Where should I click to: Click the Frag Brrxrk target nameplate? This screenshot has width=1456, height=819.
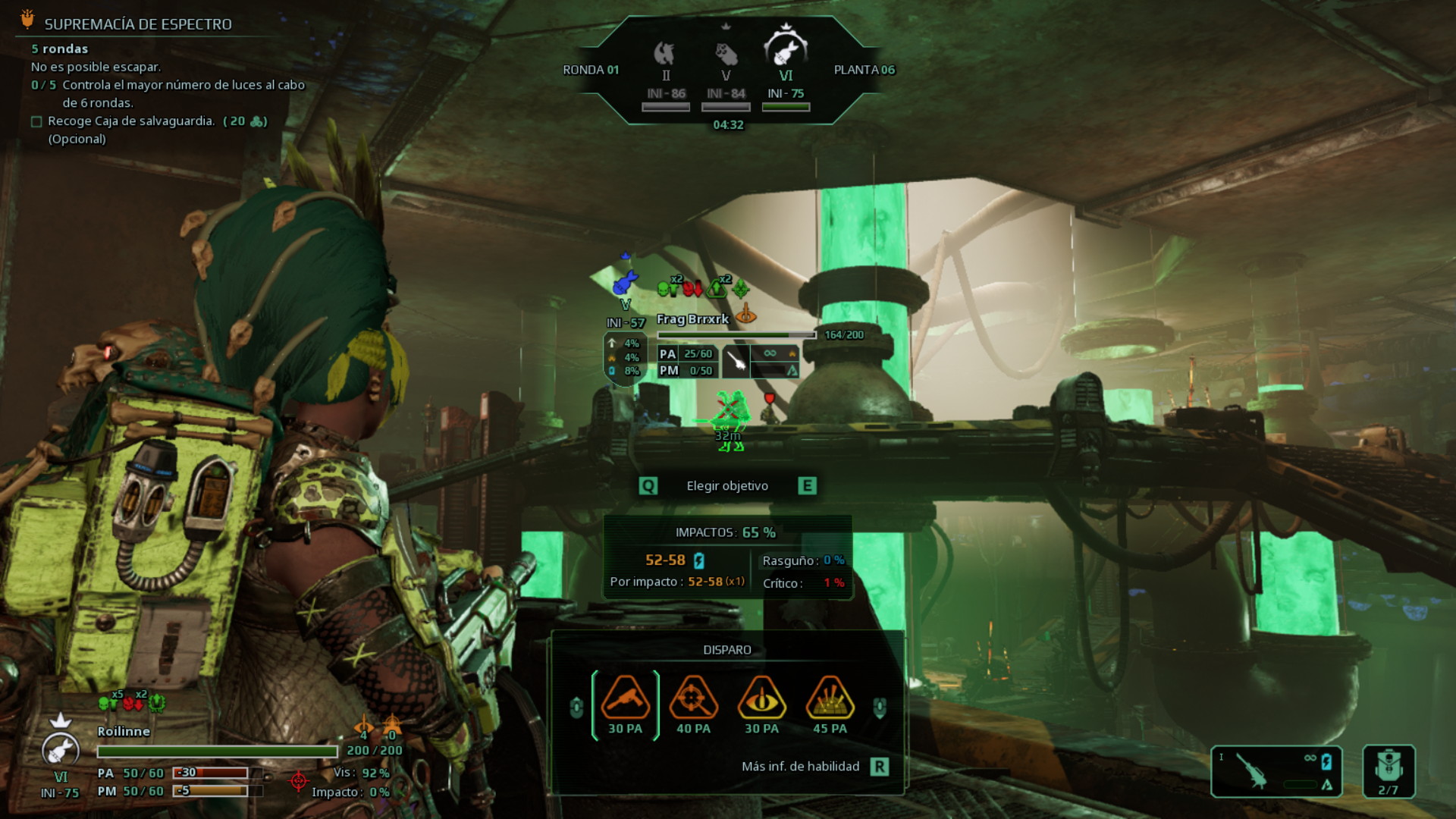coord(692,319)
